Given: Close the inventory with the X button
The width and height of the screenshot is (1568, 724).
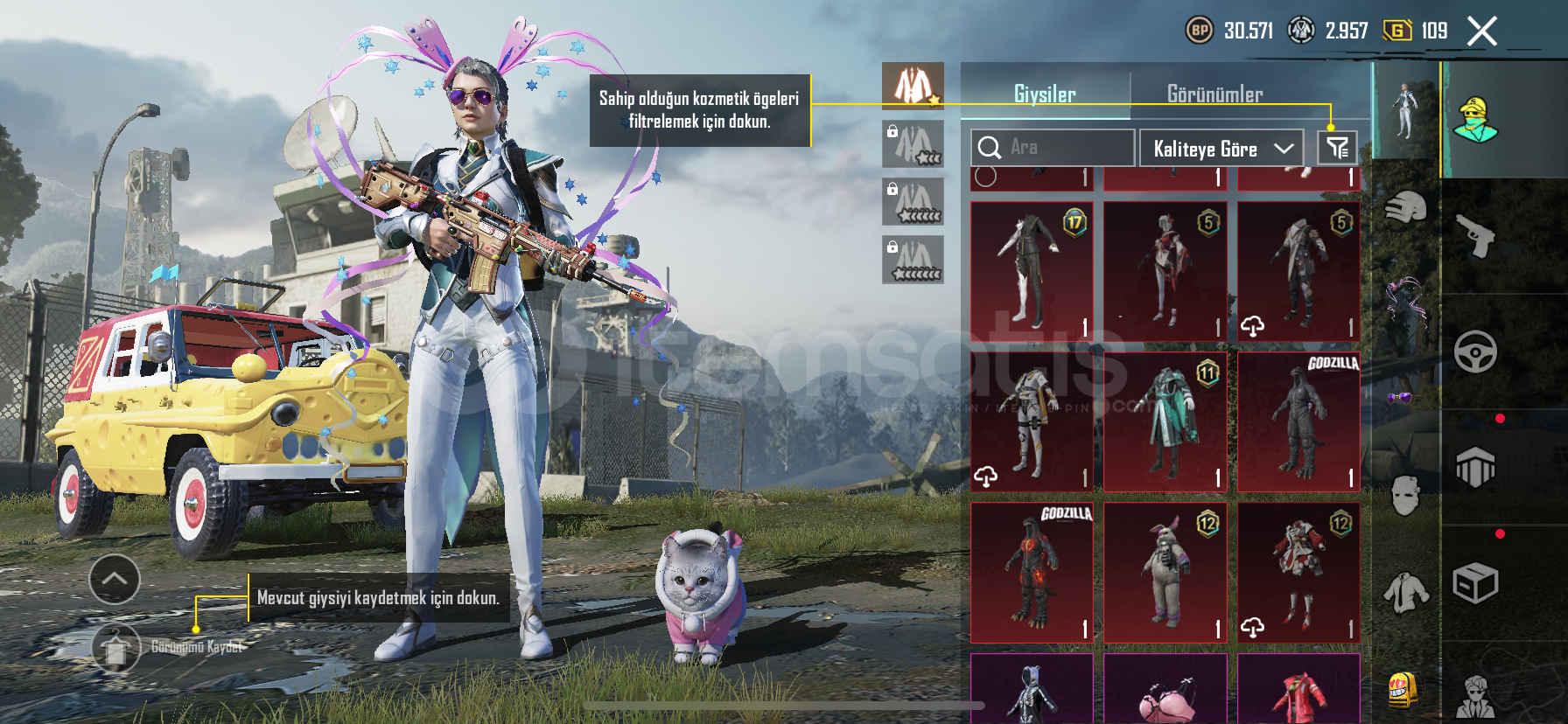Looking at the screenshot, I should click(x=1481, y=31).
